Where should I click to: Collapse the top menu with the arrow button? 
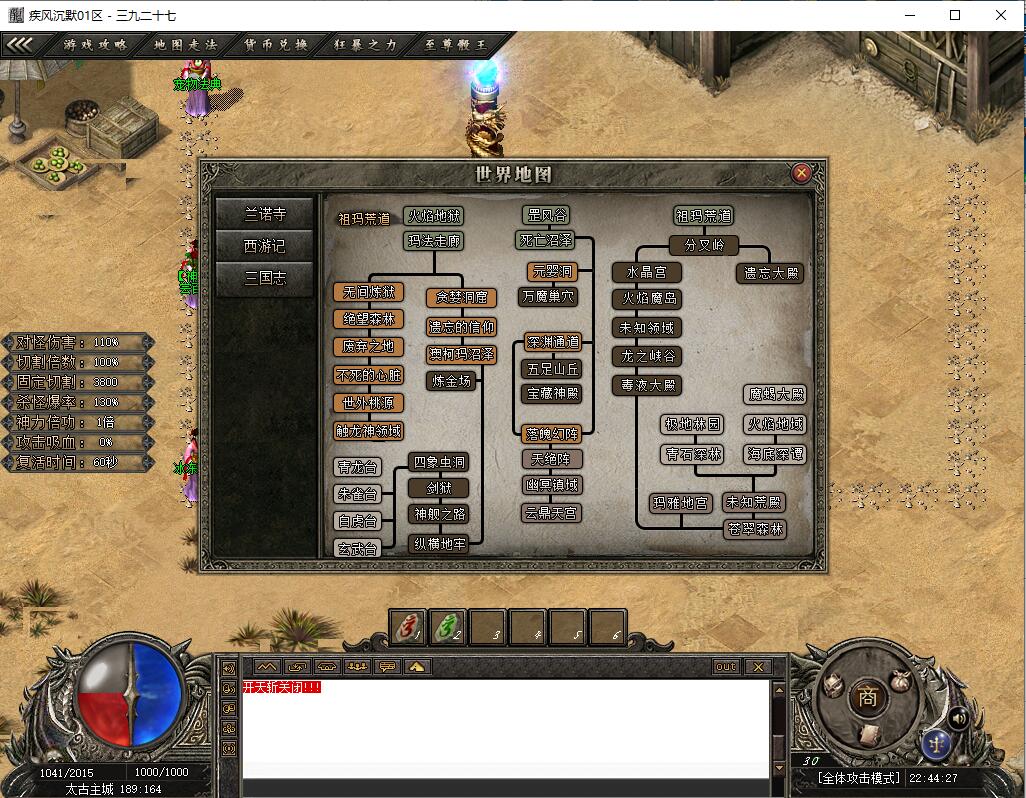21,44
